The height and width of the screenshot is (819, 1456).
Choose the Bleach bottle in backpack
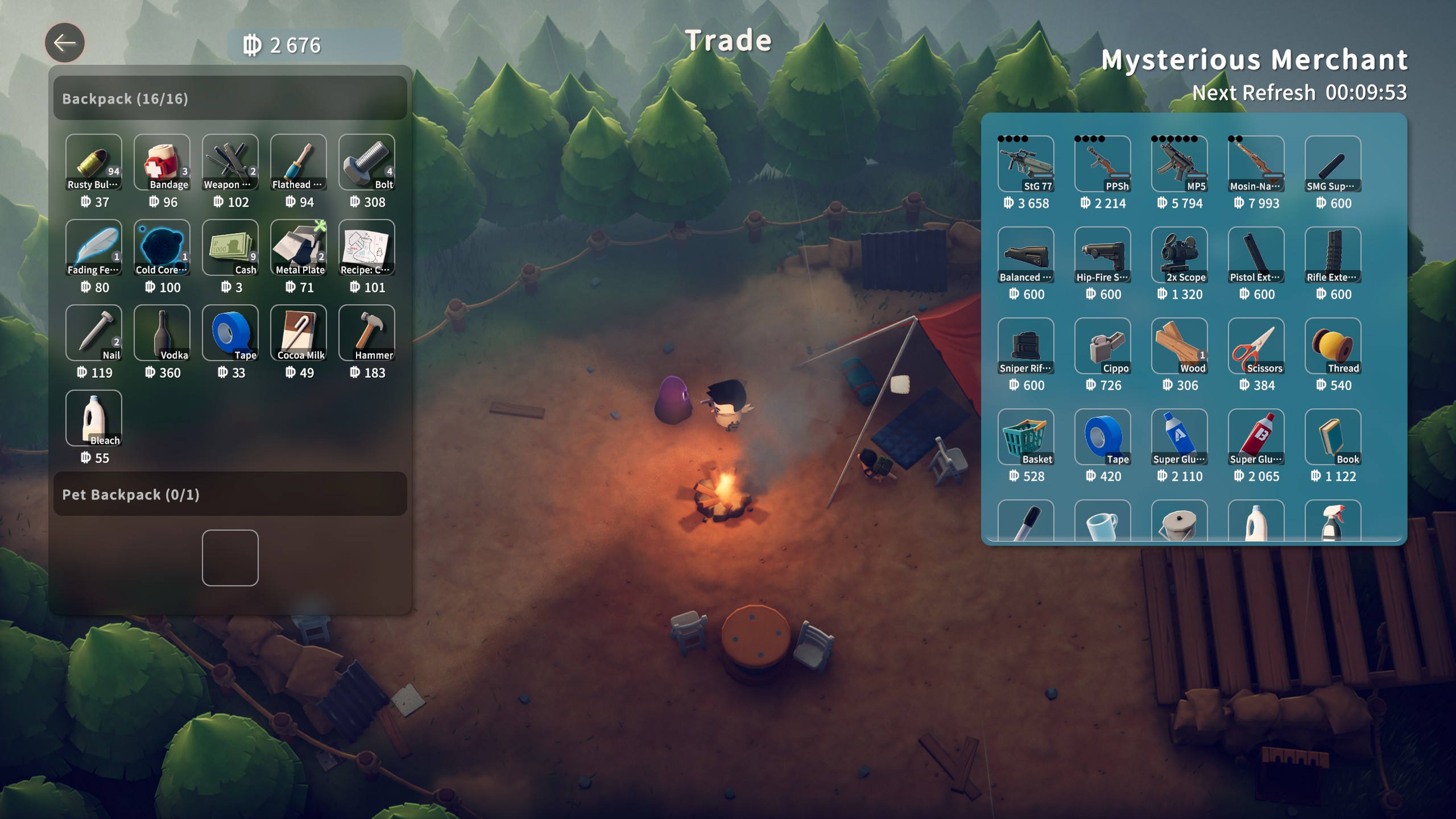pyautogui.click(x=94, y=418)
